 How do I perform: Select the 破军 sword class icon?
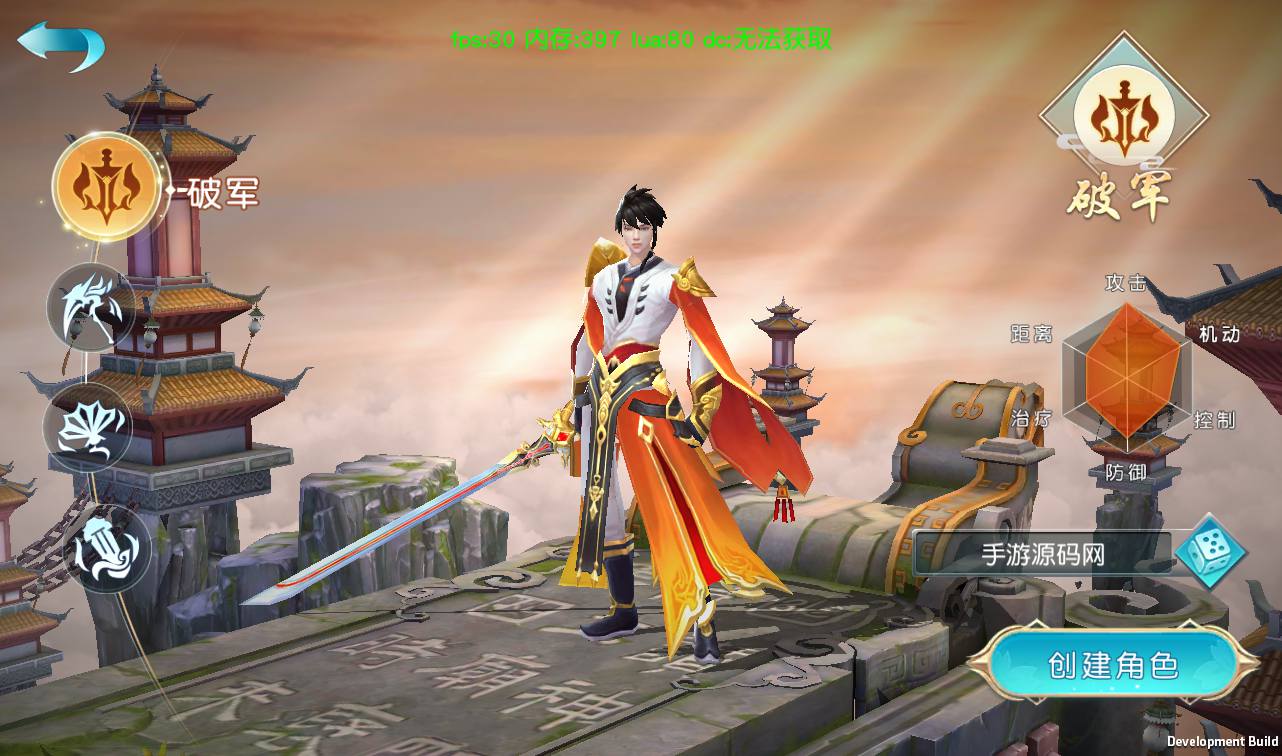tap(105, 188)
